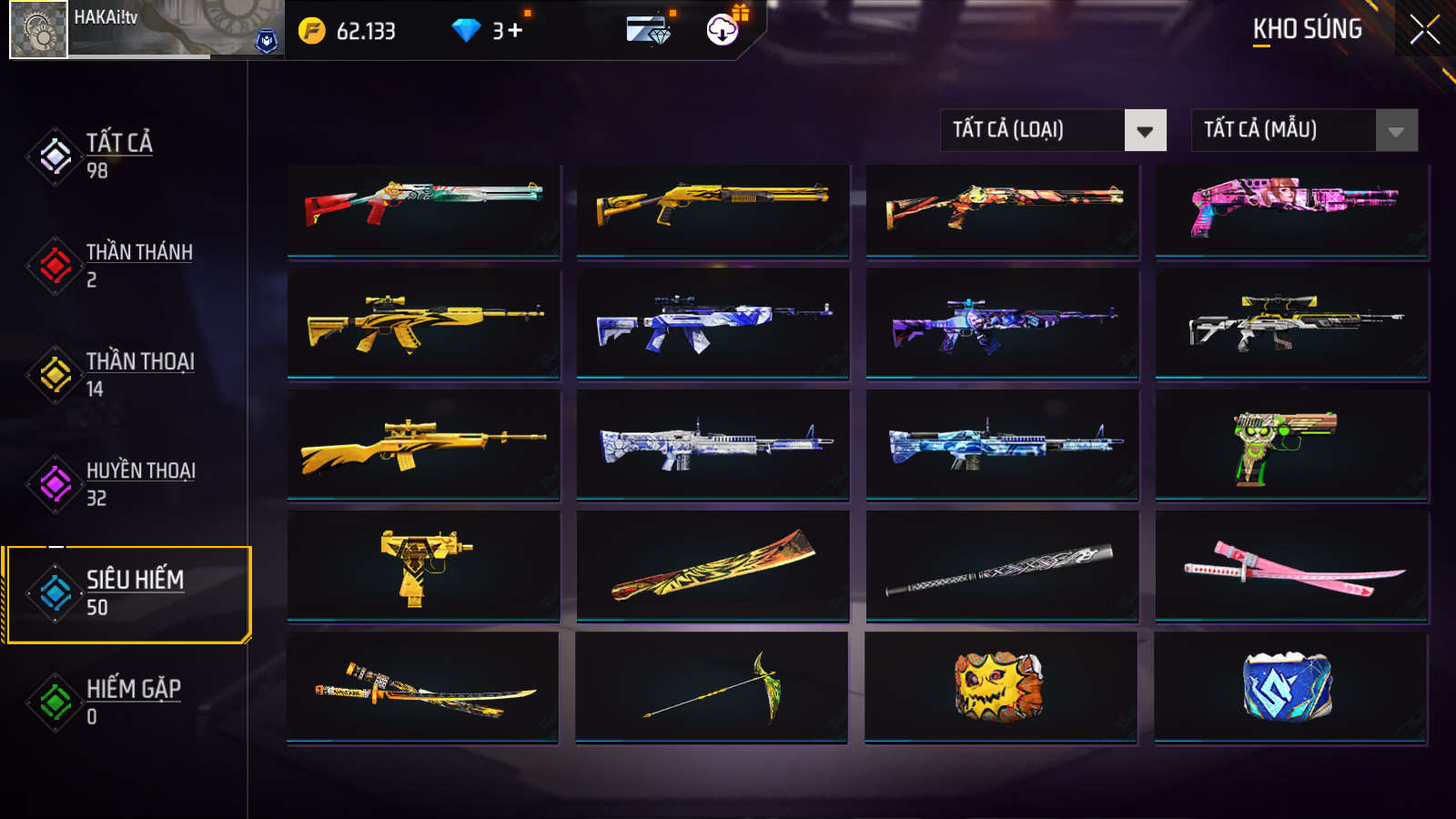Select the green and gold scythe skin
1456x819 pixels.
click(712, 688)
